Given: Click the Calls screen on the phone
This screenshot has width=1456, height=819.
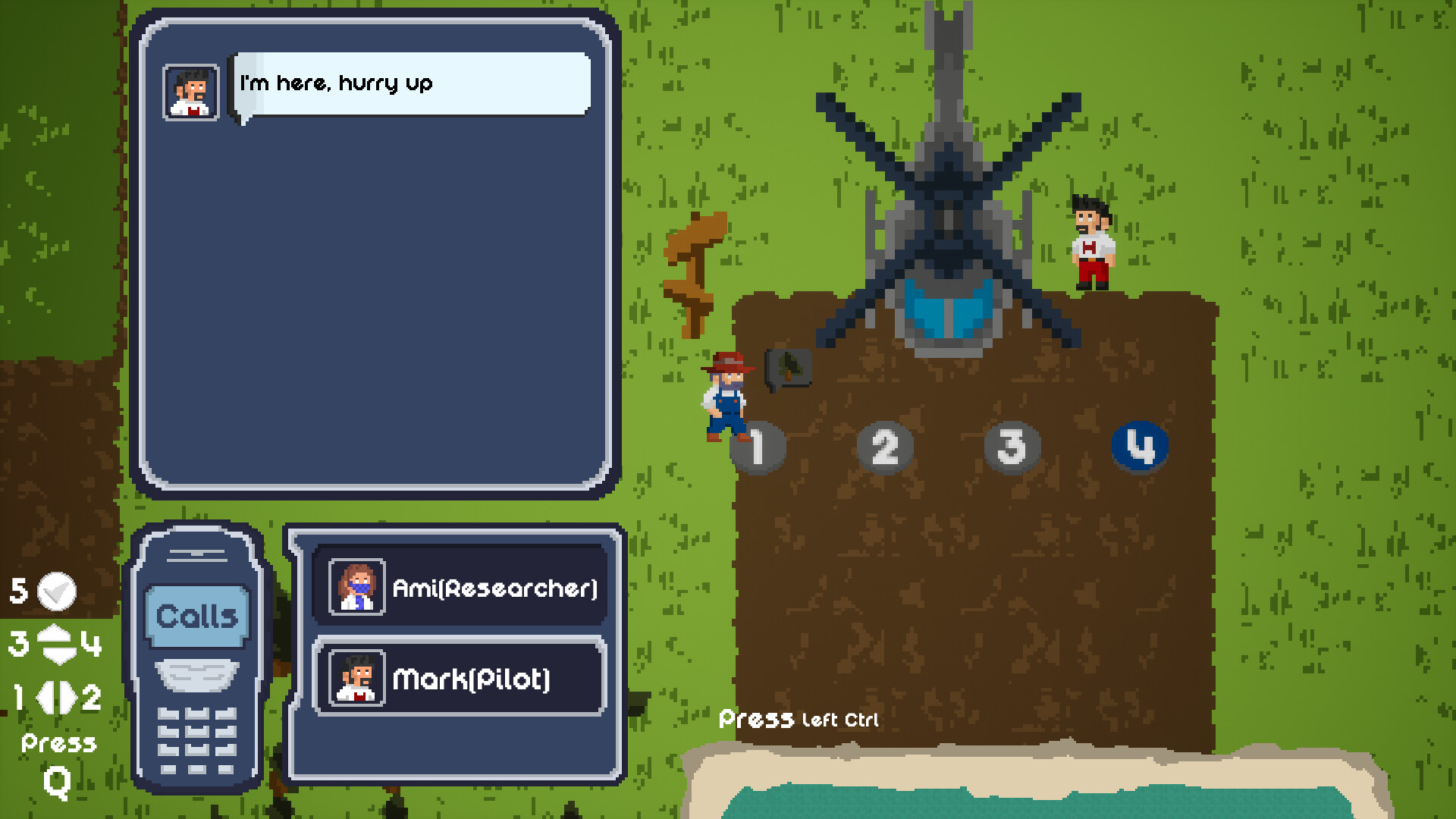Looking at the screenshot, I should pos(196,617).
